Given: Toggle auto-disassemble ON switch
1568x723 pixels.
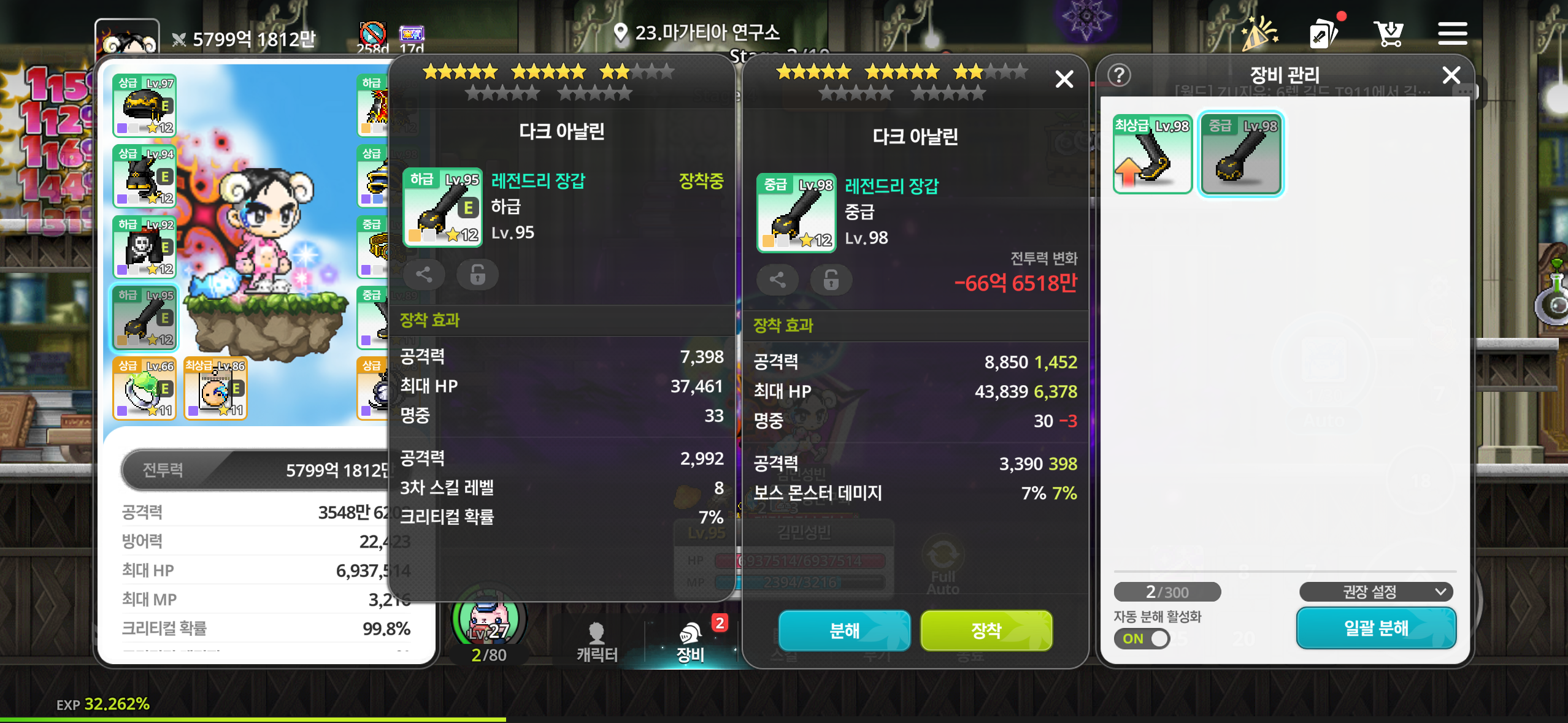Looking at the screenshot, I should [x=1142, y=638].
